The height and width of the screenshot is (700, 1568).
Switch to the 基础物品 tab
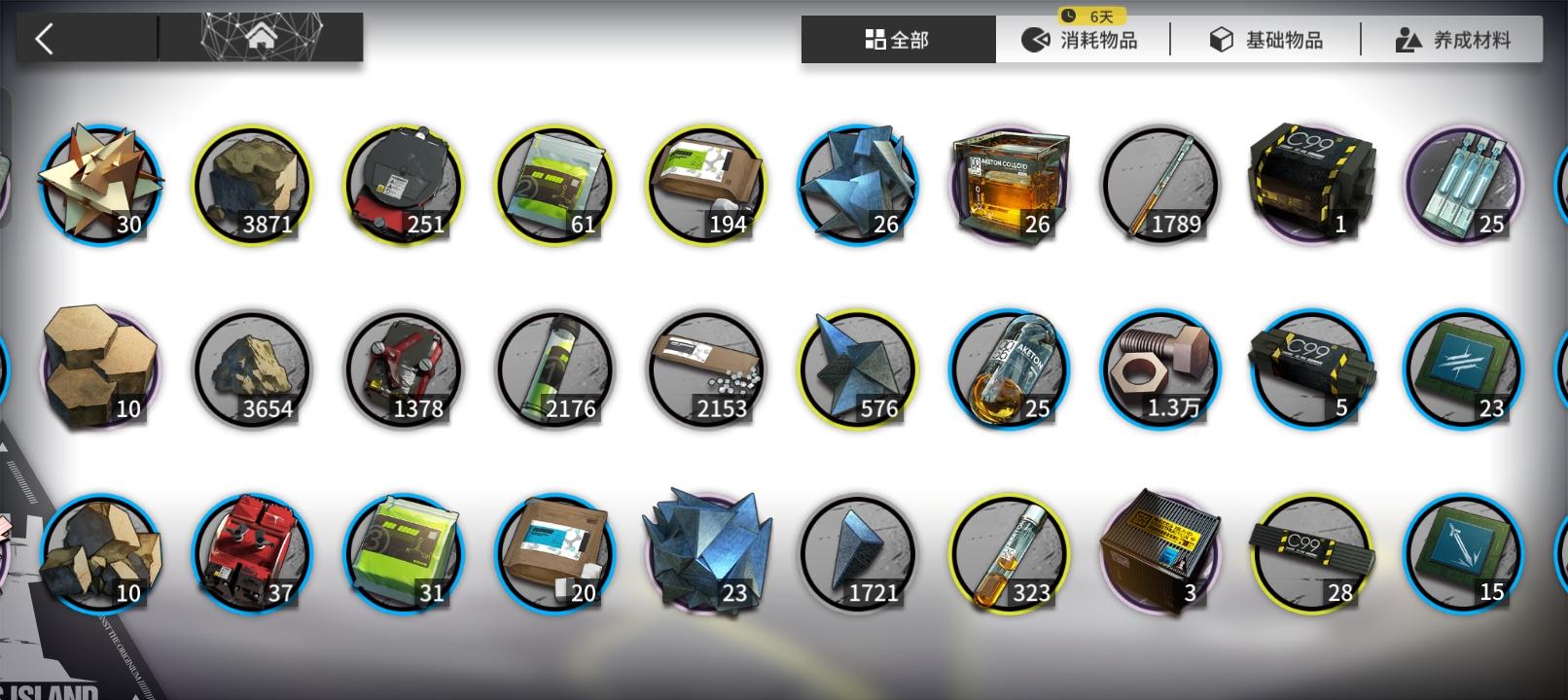tap(1268, 39)
